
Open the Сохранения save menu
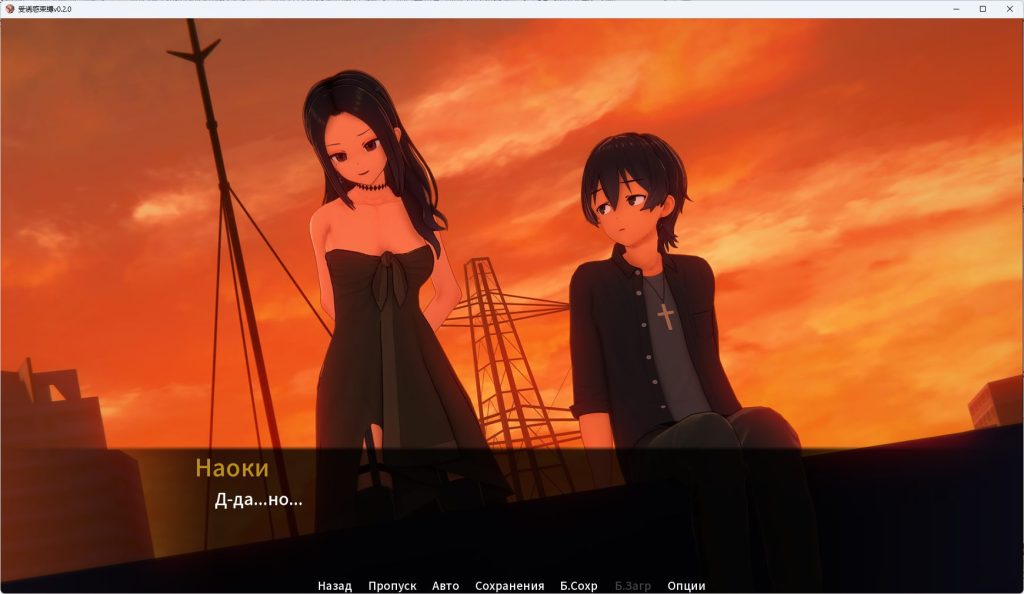pos(509,586)
